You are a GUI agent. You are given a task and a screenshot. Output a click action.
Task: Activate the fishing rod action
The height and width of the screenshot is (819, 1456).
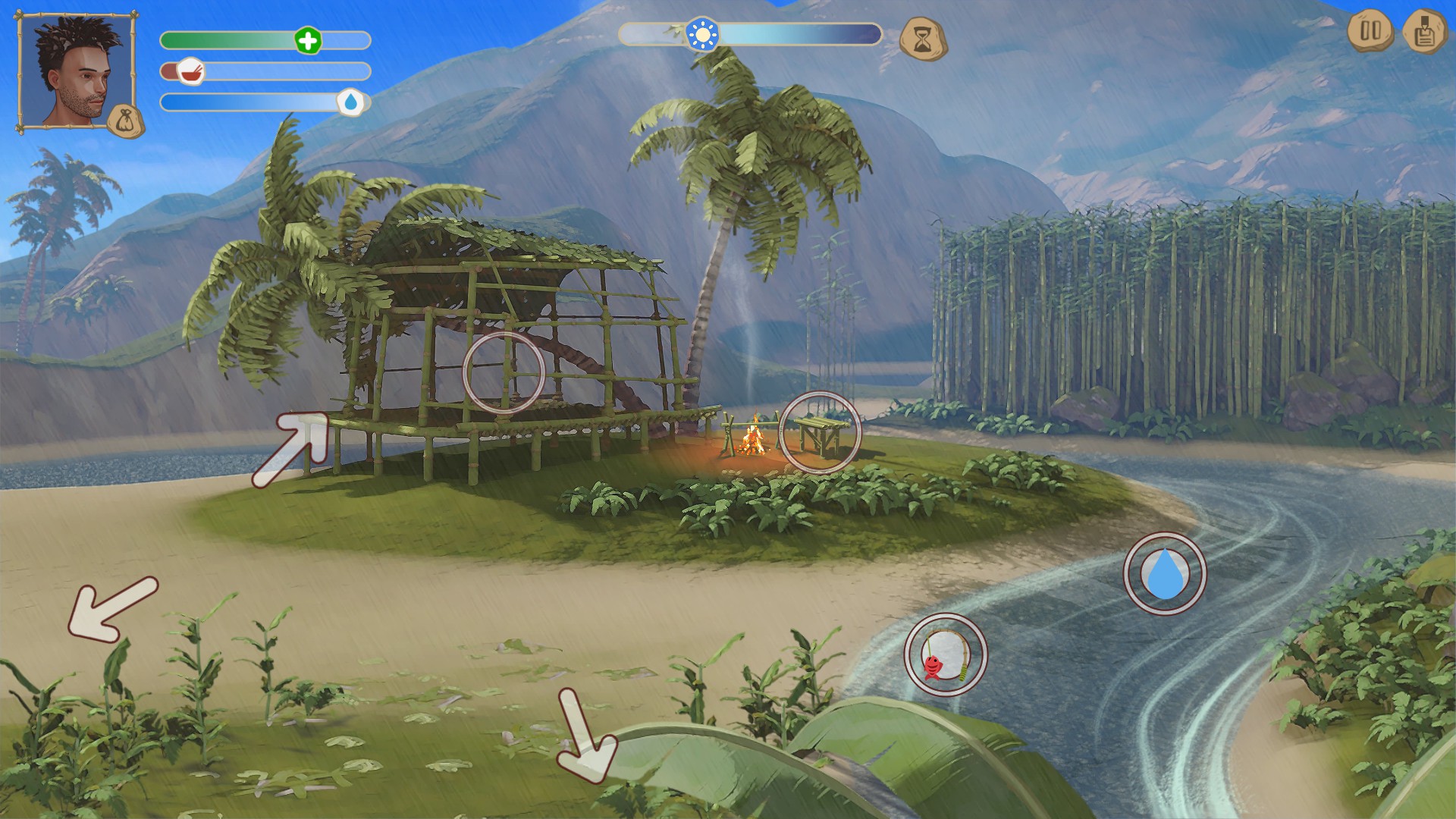tap(946, 654)
